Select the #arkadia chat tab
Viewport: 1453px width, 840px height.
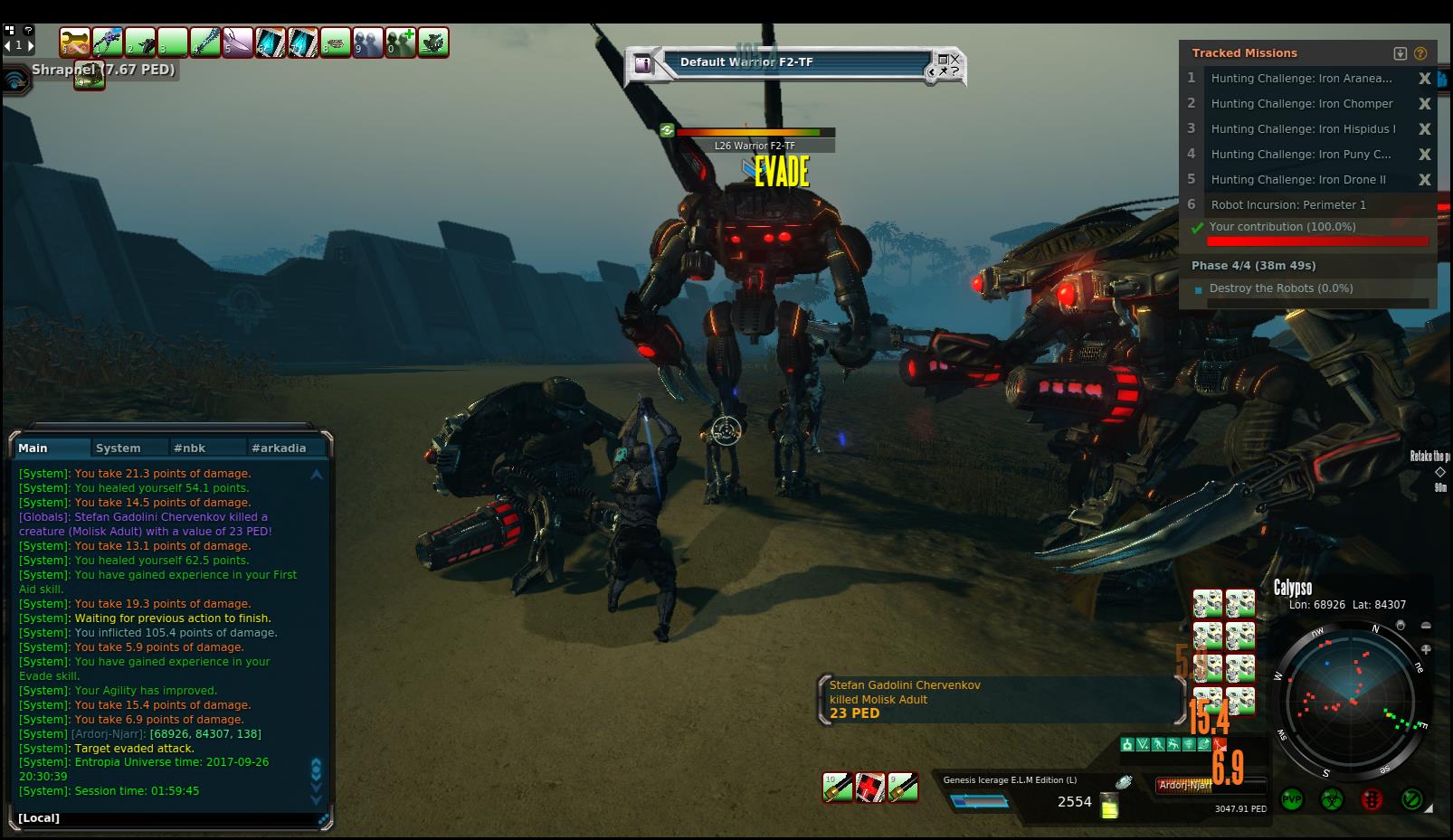coord(279,448)
